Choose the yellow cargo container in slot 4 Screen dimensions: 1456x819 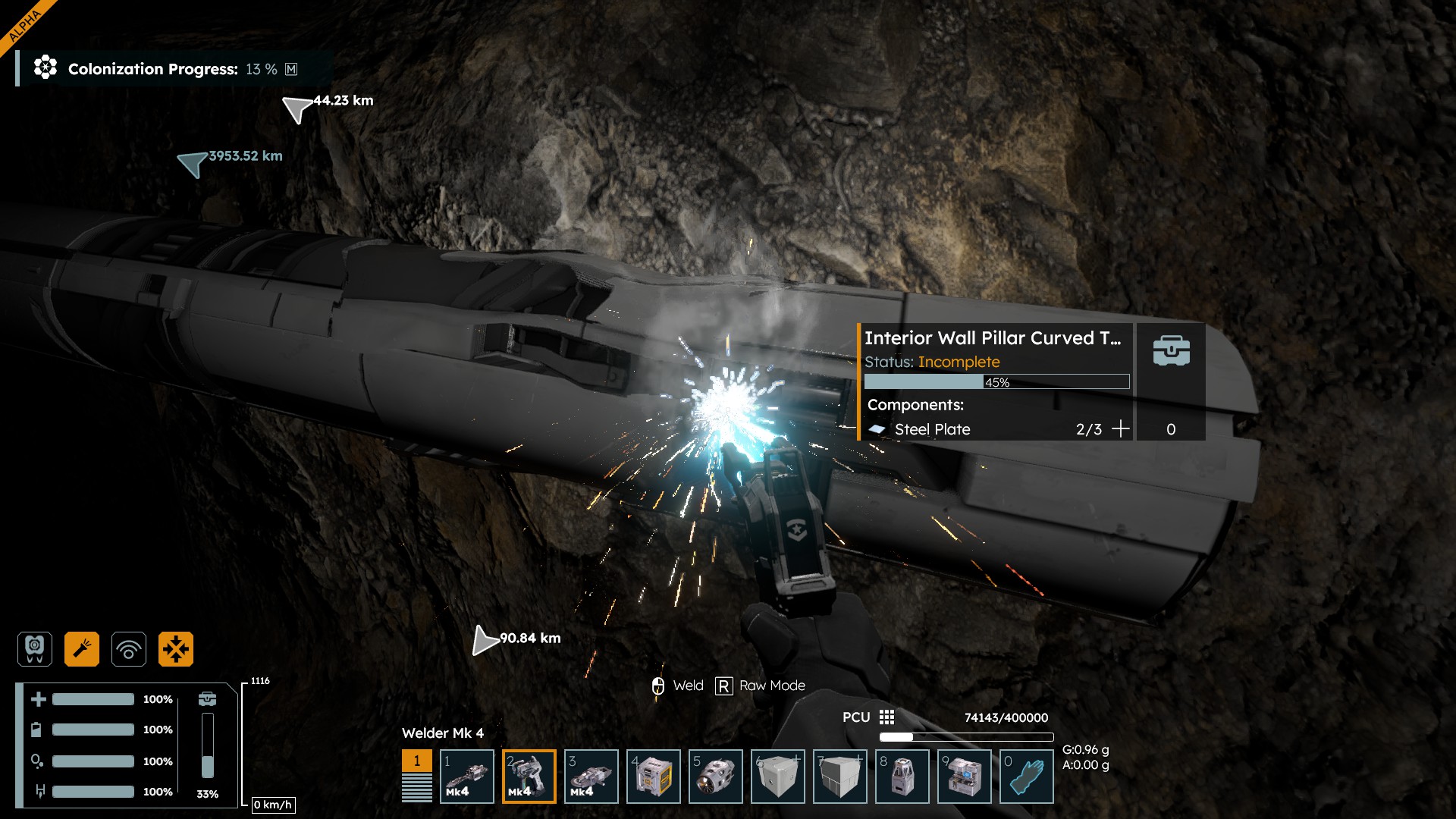click(x=654, y=777)
